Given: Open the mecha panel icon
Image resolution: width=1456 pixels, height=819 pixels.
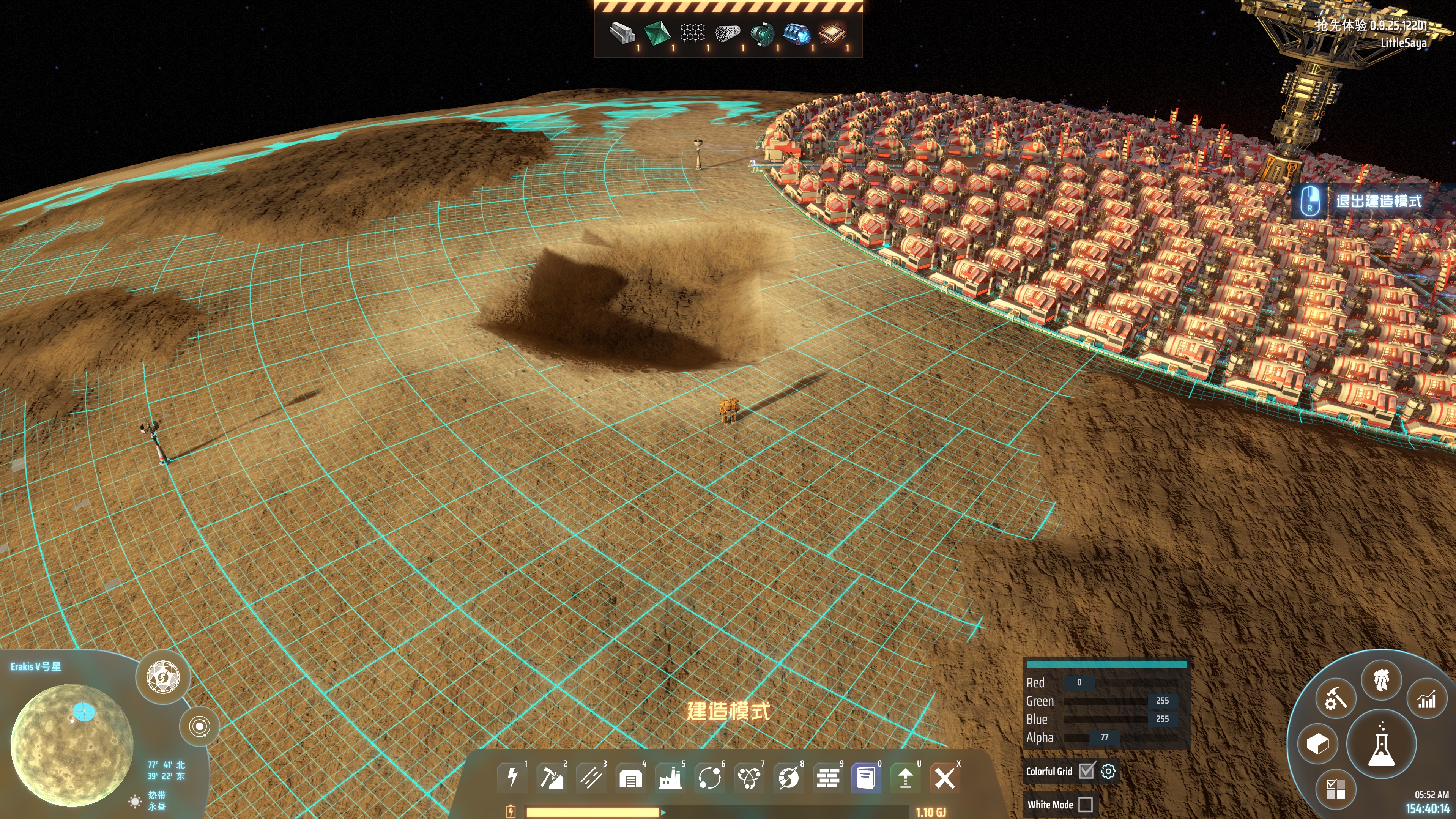Looking at the screenshot, I should [x=1381, y=680].
